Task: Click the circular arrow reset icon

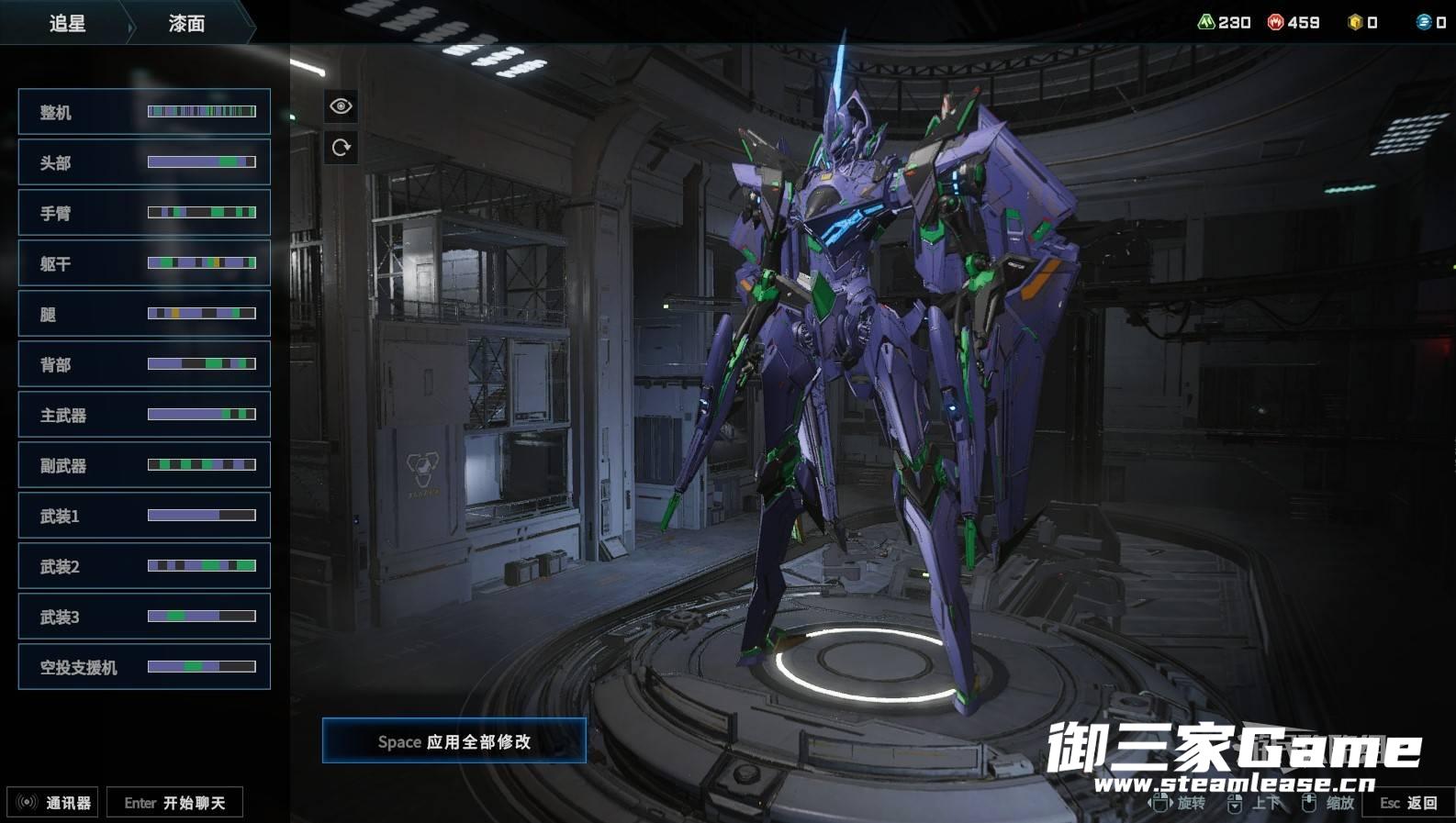Action: point(341,148)
